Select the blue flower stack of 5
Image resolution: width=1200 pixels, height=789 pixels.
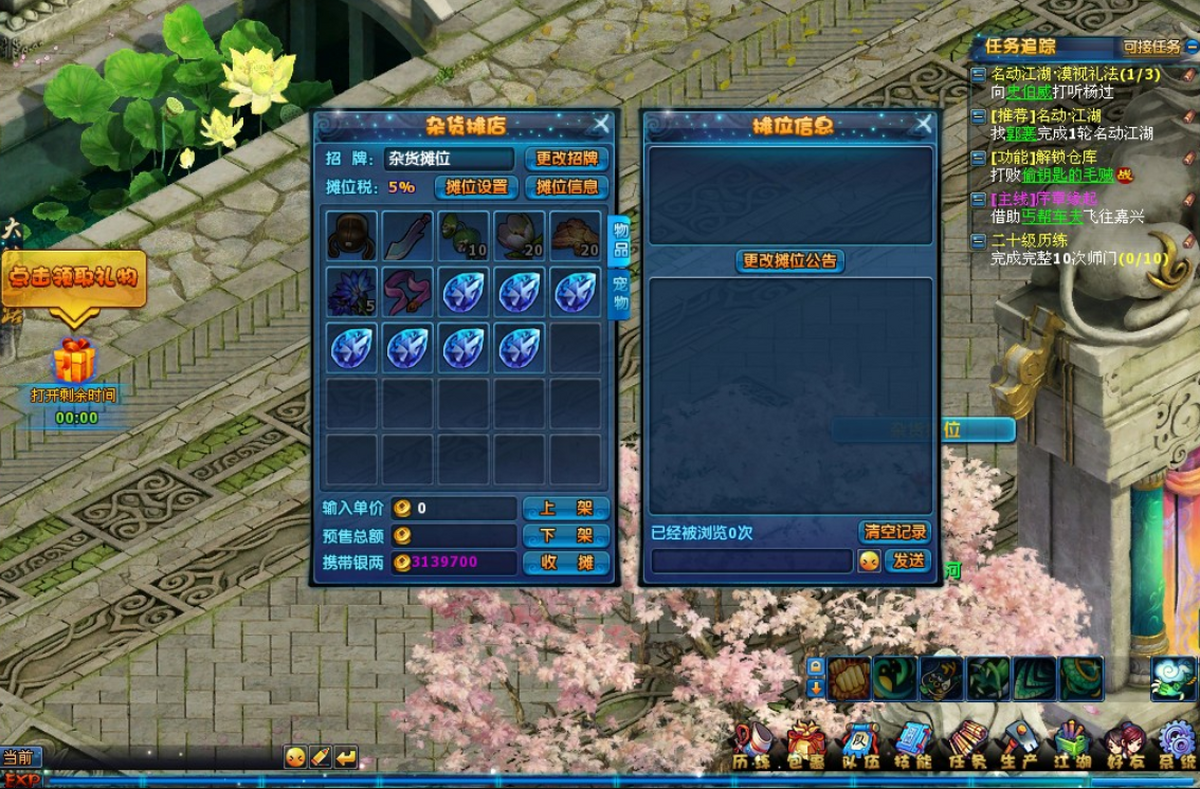pyautogui.click(x=352, y=292)
